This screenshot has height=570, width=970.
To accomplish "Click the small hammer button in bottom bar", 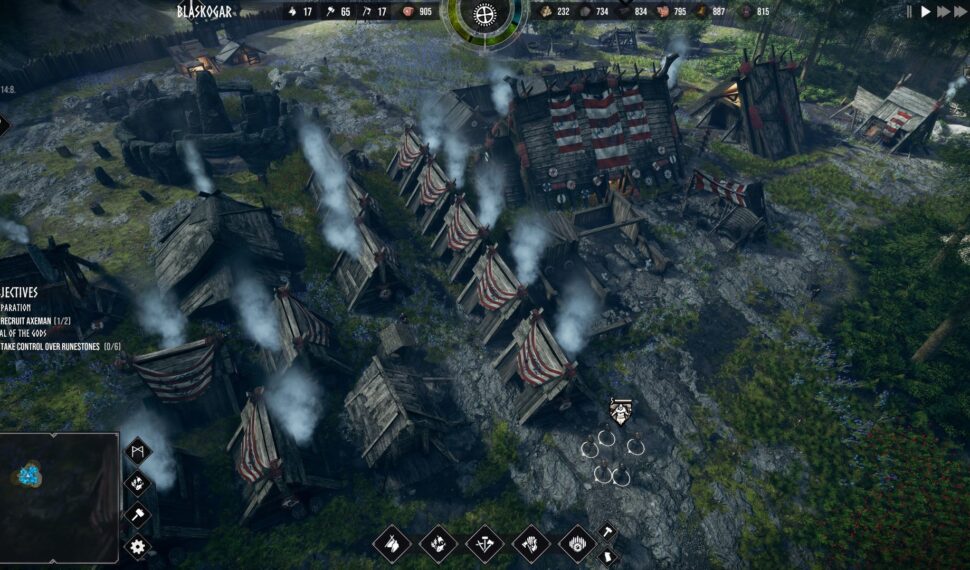I will pyautogui.click(x=606, y=531).
